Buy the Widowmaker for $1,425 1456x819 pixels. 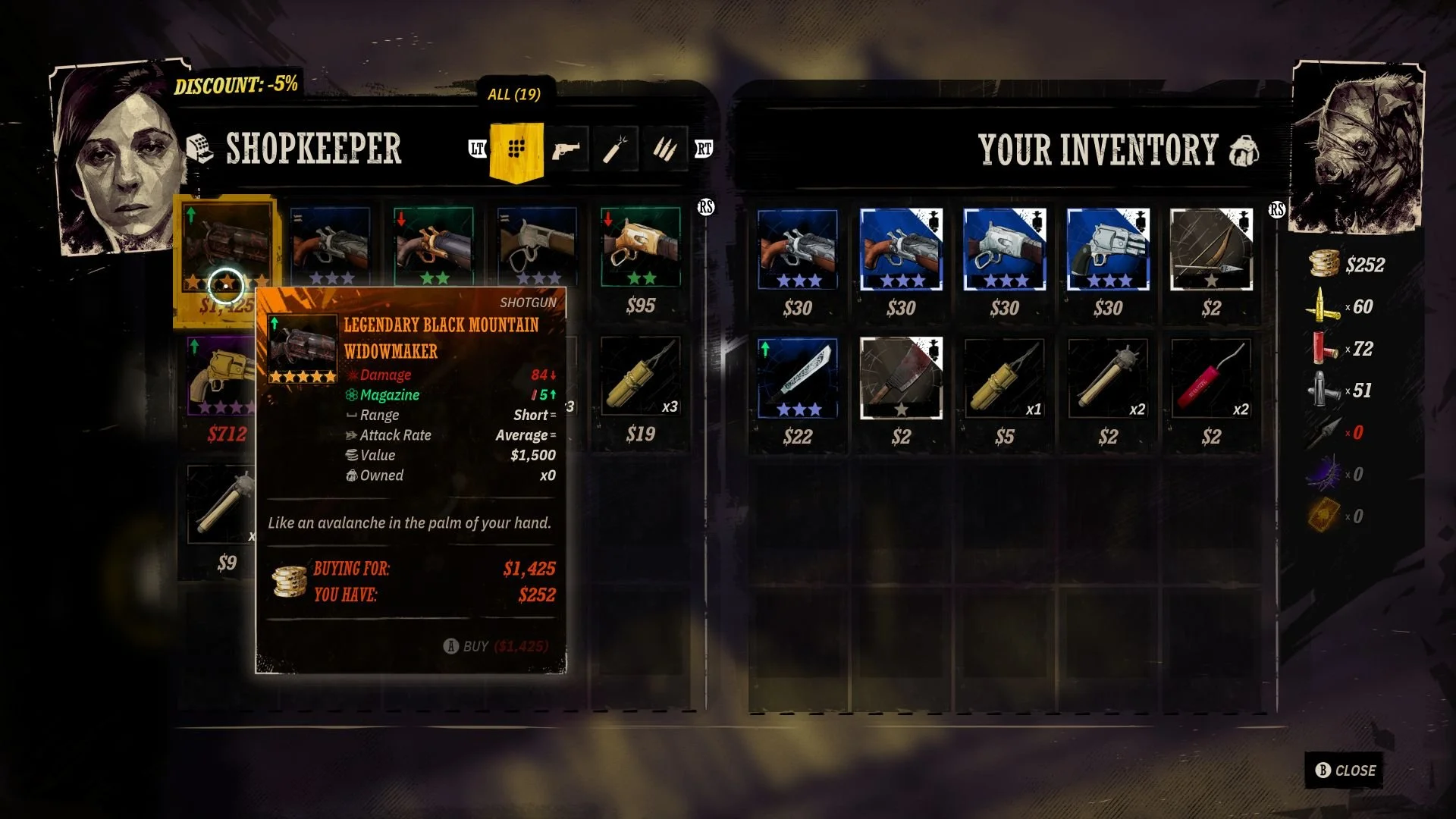tap(496, 646)
